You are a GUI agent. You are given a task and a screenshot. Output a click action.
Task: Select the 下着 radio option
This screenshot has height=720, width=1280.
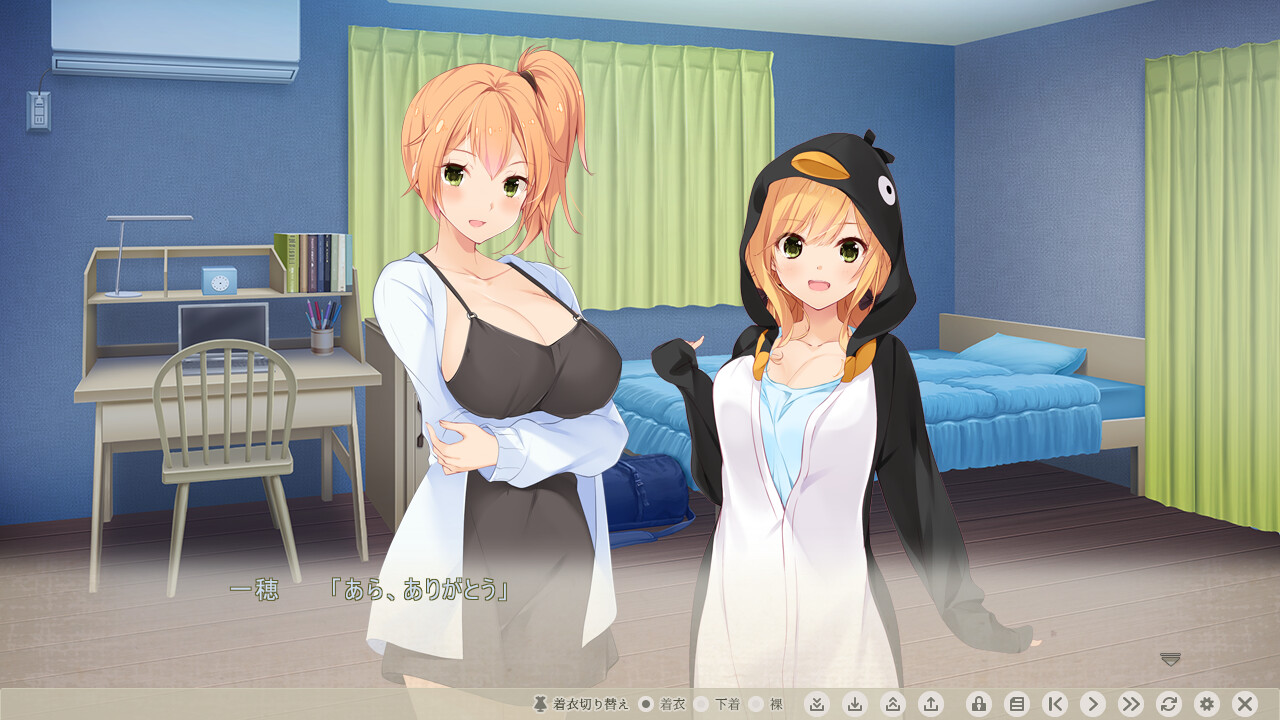point(701,704)
